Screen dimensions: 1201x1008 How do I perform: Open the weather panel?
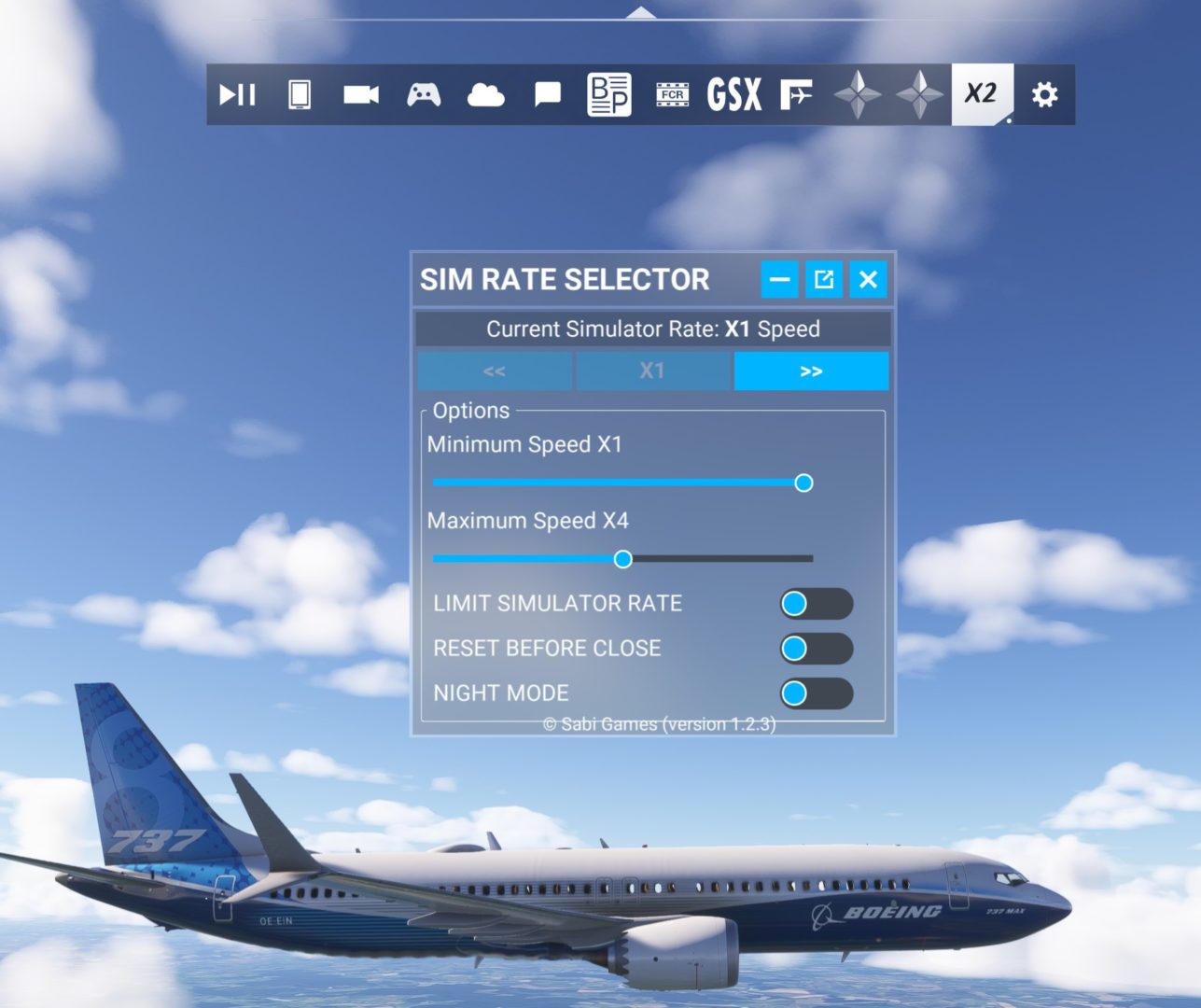[x=485, y=93]
